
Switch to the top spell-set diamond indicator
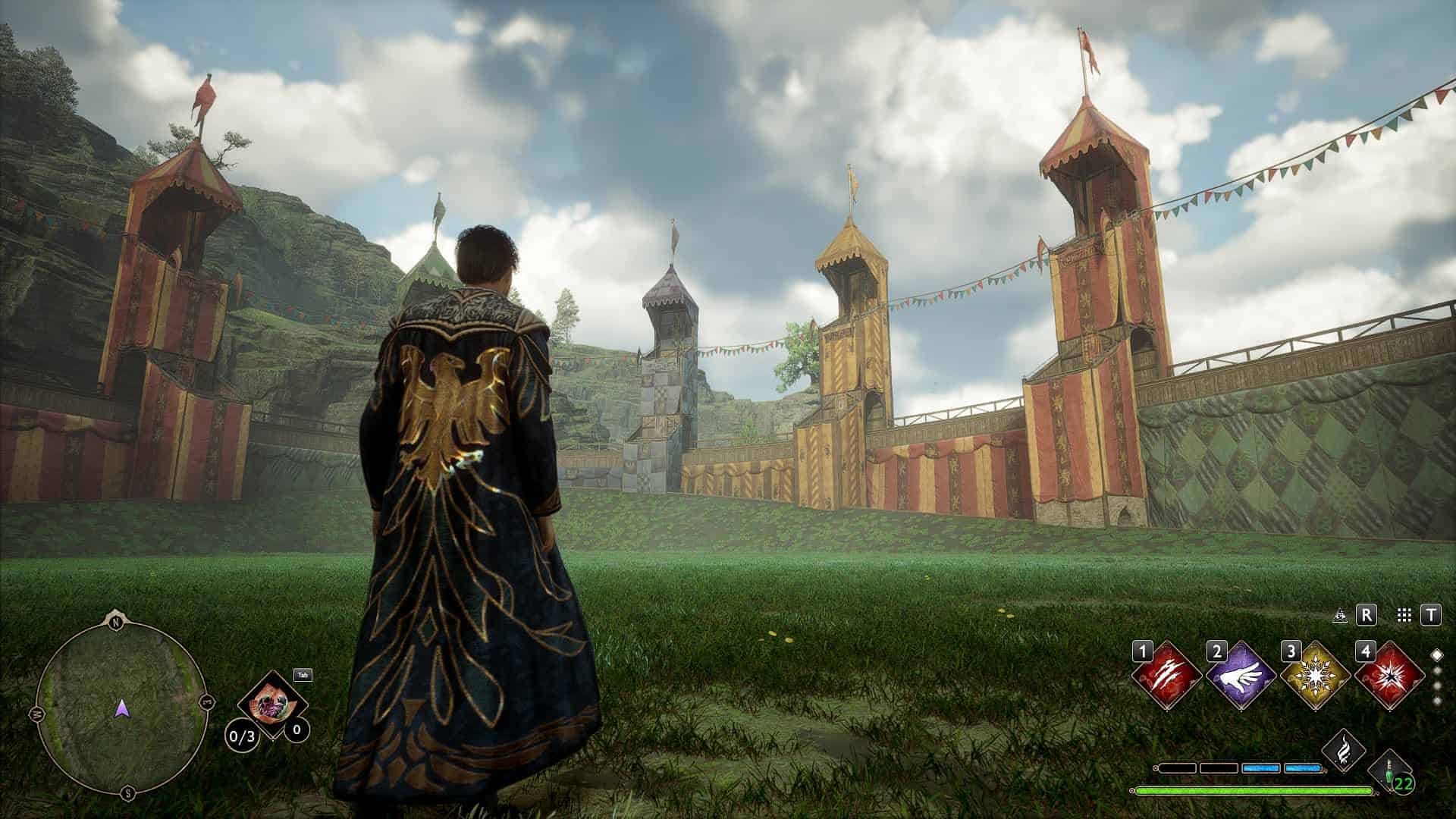tap(1436, 654)
